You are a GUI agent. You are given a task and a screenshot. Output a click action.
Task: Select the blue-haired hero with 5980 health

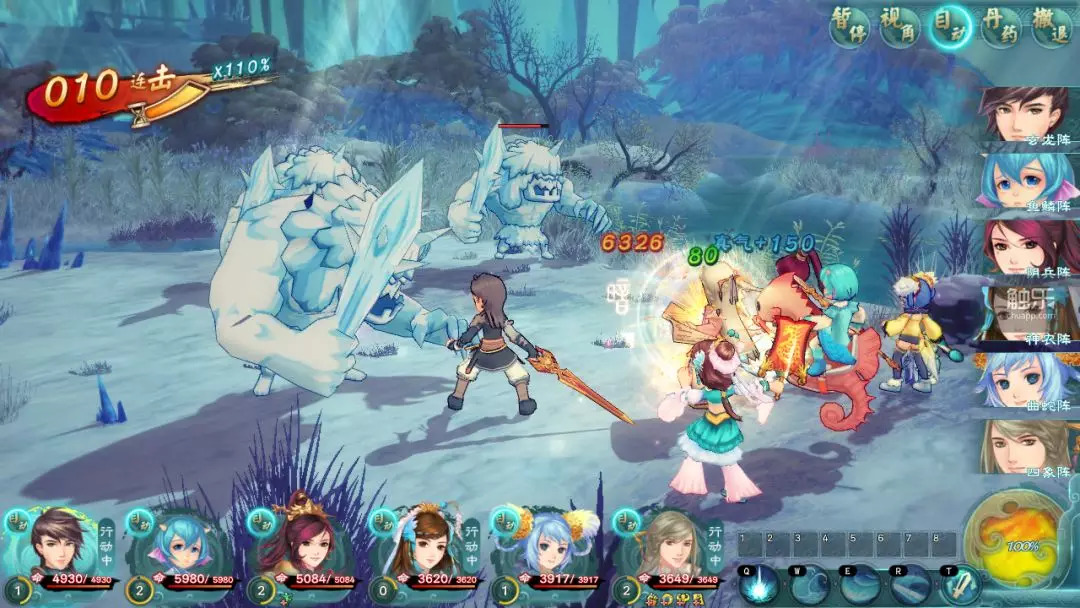tap(180, 545)
